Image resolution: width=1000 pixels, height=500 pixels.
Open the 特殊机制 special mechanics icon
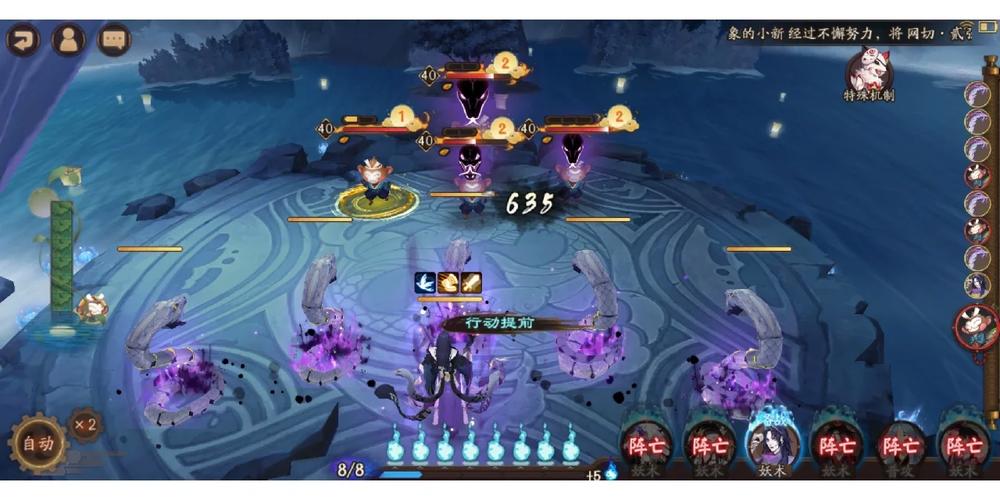tap(868, 76)
